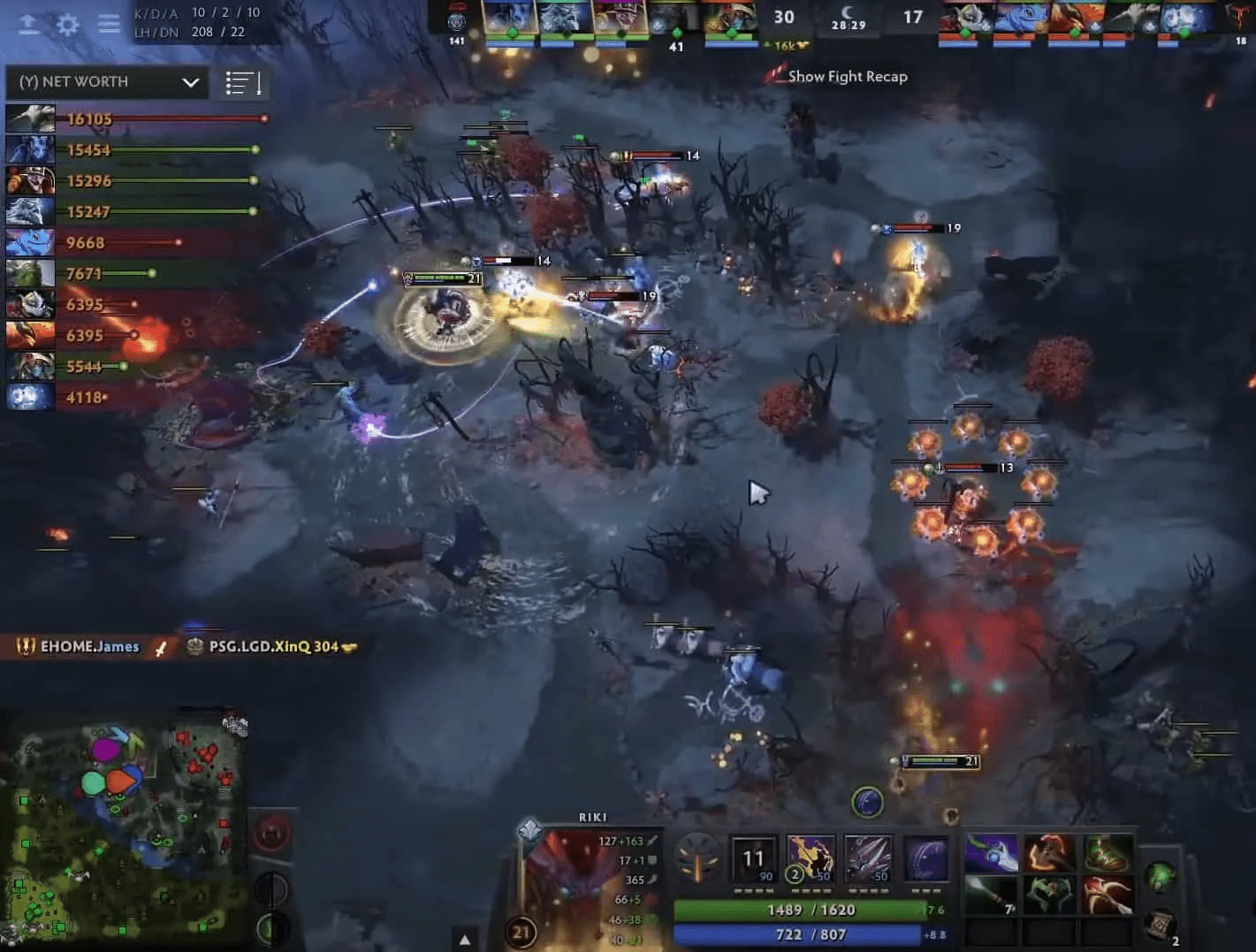The width and height of the screenshot is (1256, 952).
Task: Click the broadcast share icon top-left
Action: [x=27, y=24]
